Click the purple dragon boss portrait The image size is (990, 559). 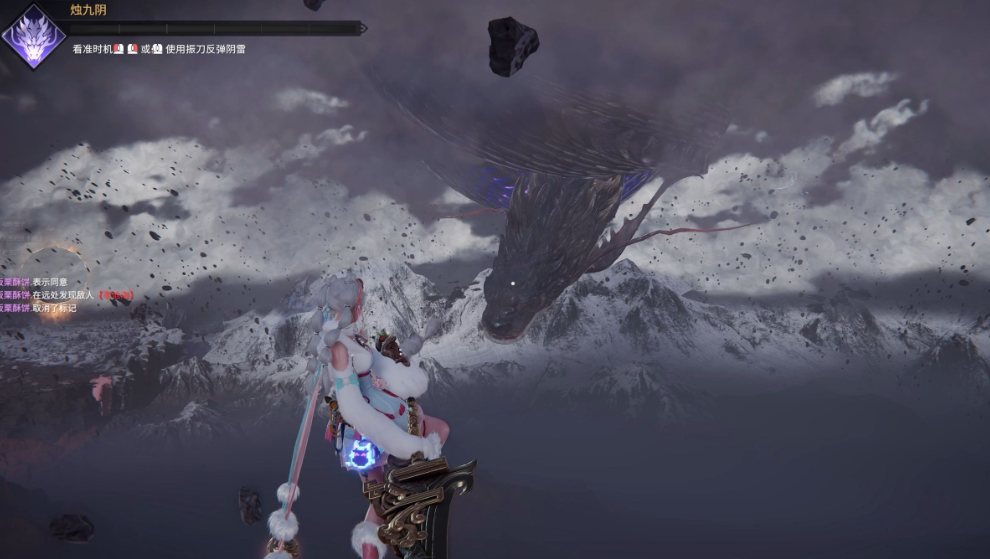[x=33, y=36]
